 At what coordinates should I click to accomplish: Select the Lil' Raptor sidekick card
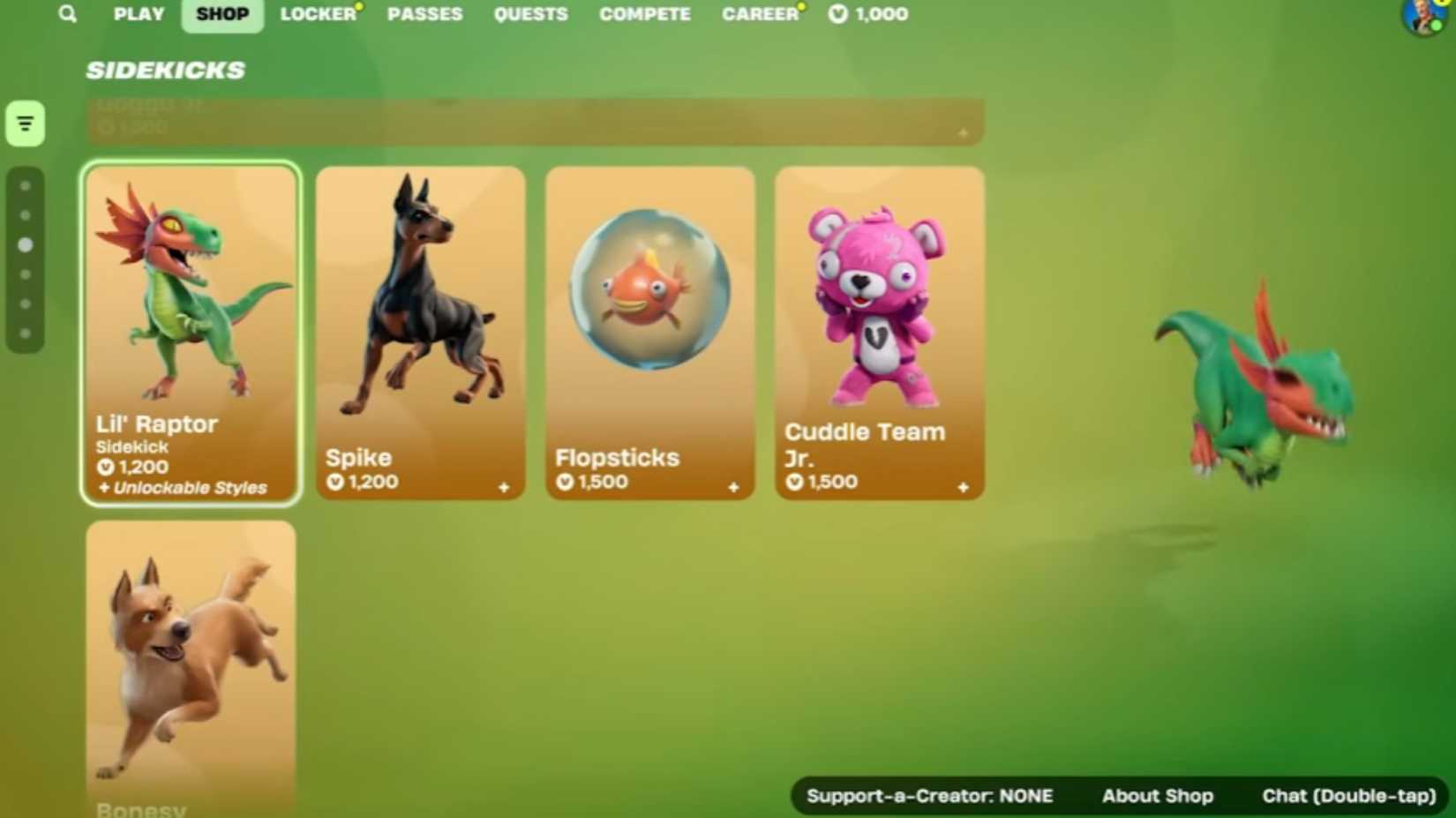coord(191,331)
